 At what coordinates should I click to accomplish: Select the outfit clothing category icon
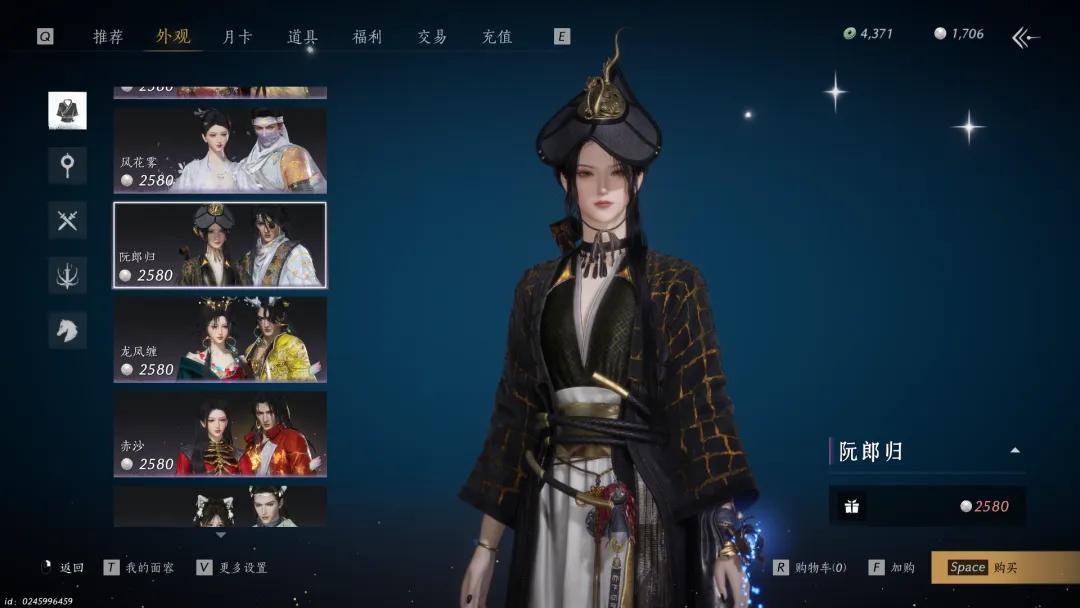coord(67,111)
